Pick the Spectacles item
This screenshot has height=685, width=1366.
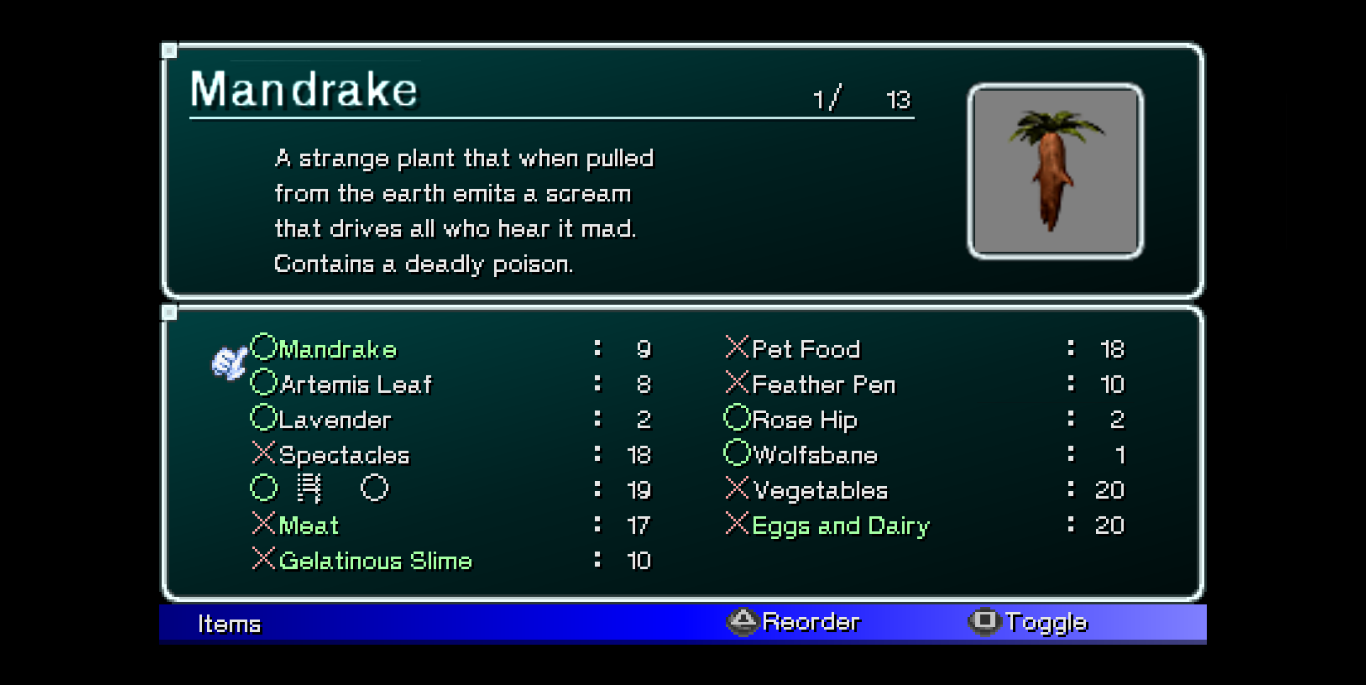tap(344, 455)
